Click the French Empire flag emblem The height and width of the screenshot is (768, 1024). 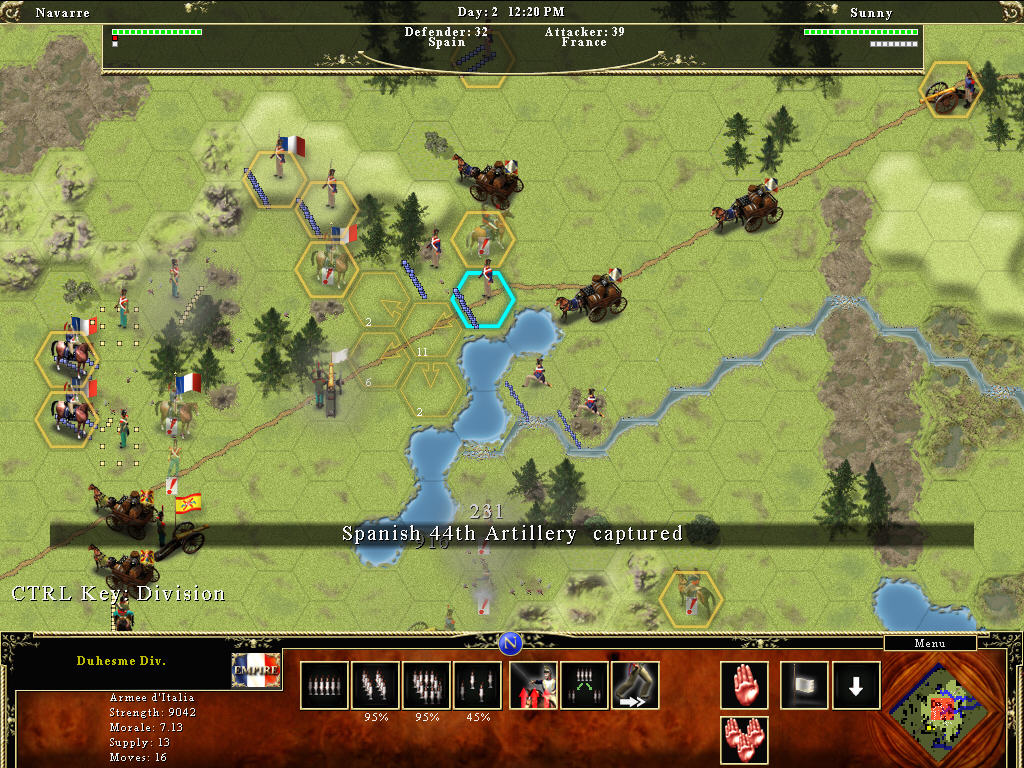[256, 670]
